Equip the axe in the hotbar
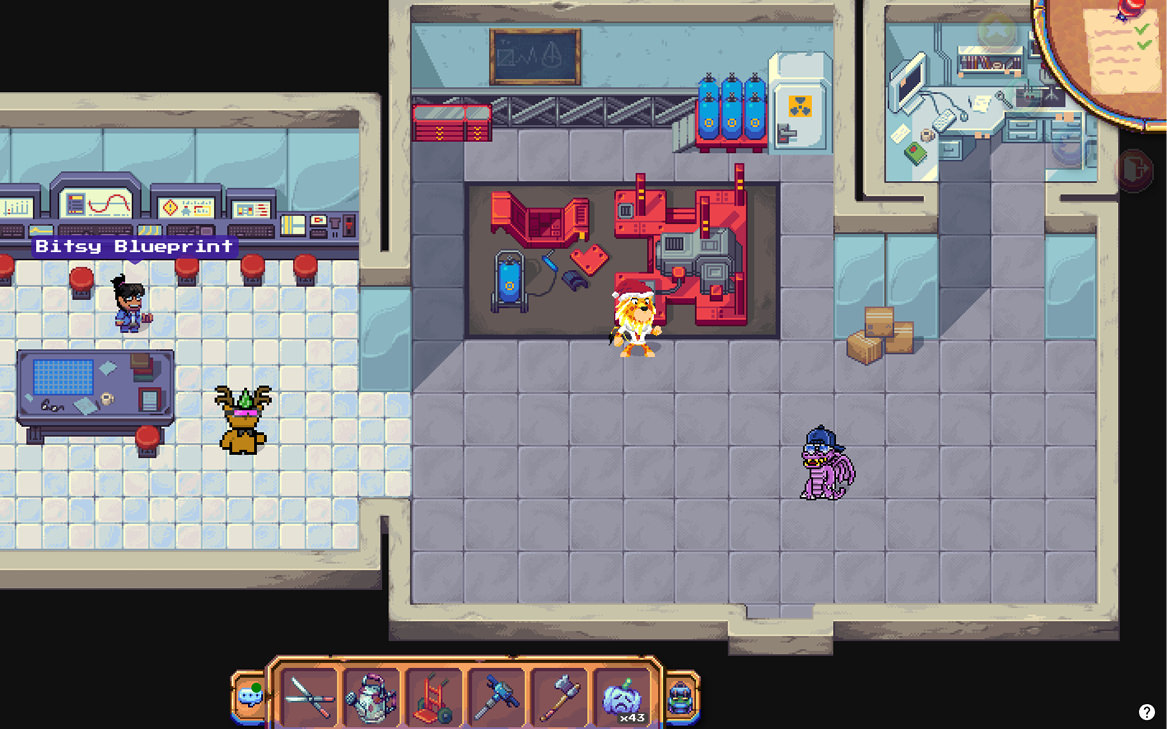Viewport: 1167px width, 729px height. (558, 696)
